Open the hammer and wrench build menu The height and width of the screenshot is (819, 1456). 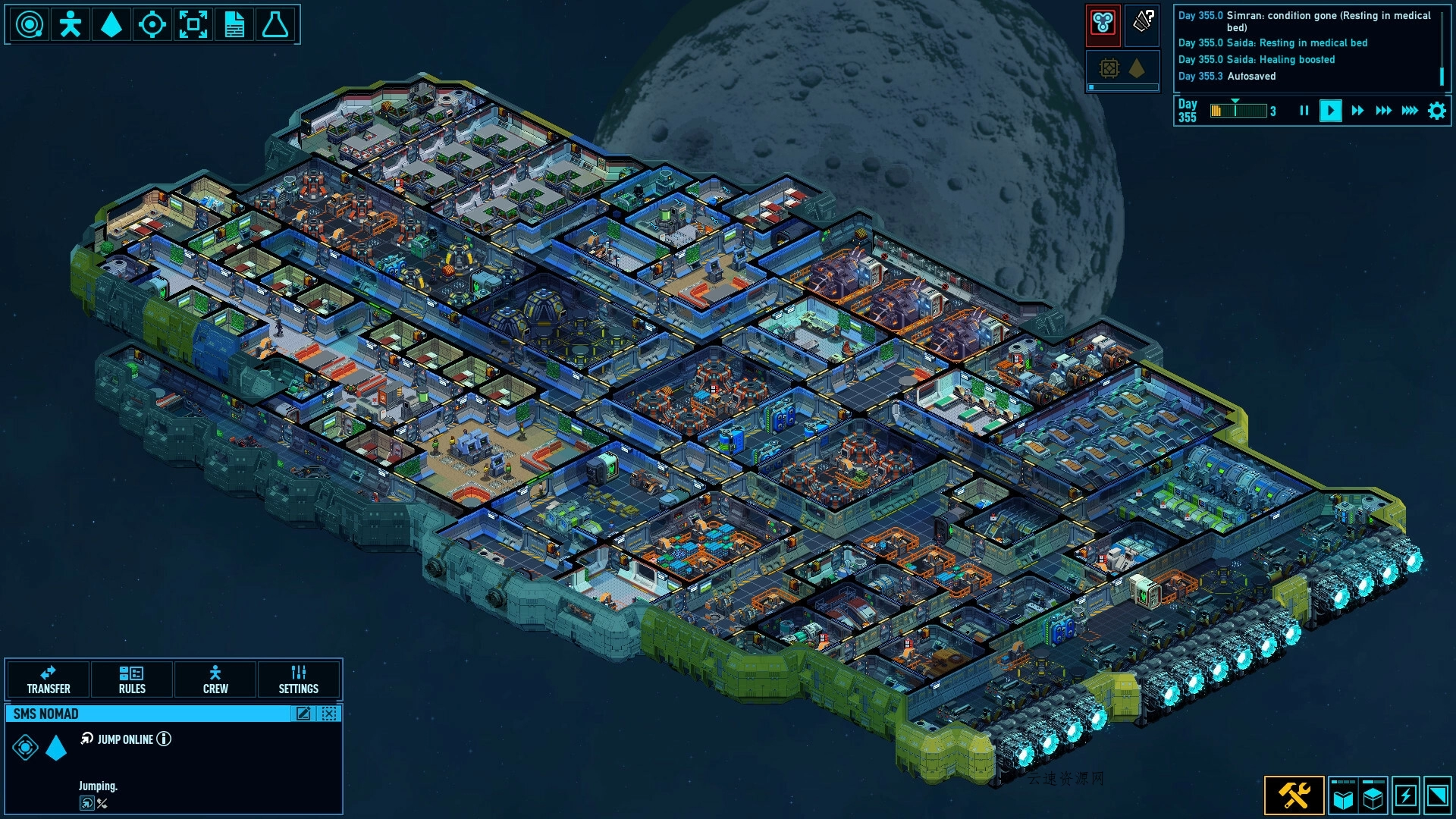[x=1294, y=795]
